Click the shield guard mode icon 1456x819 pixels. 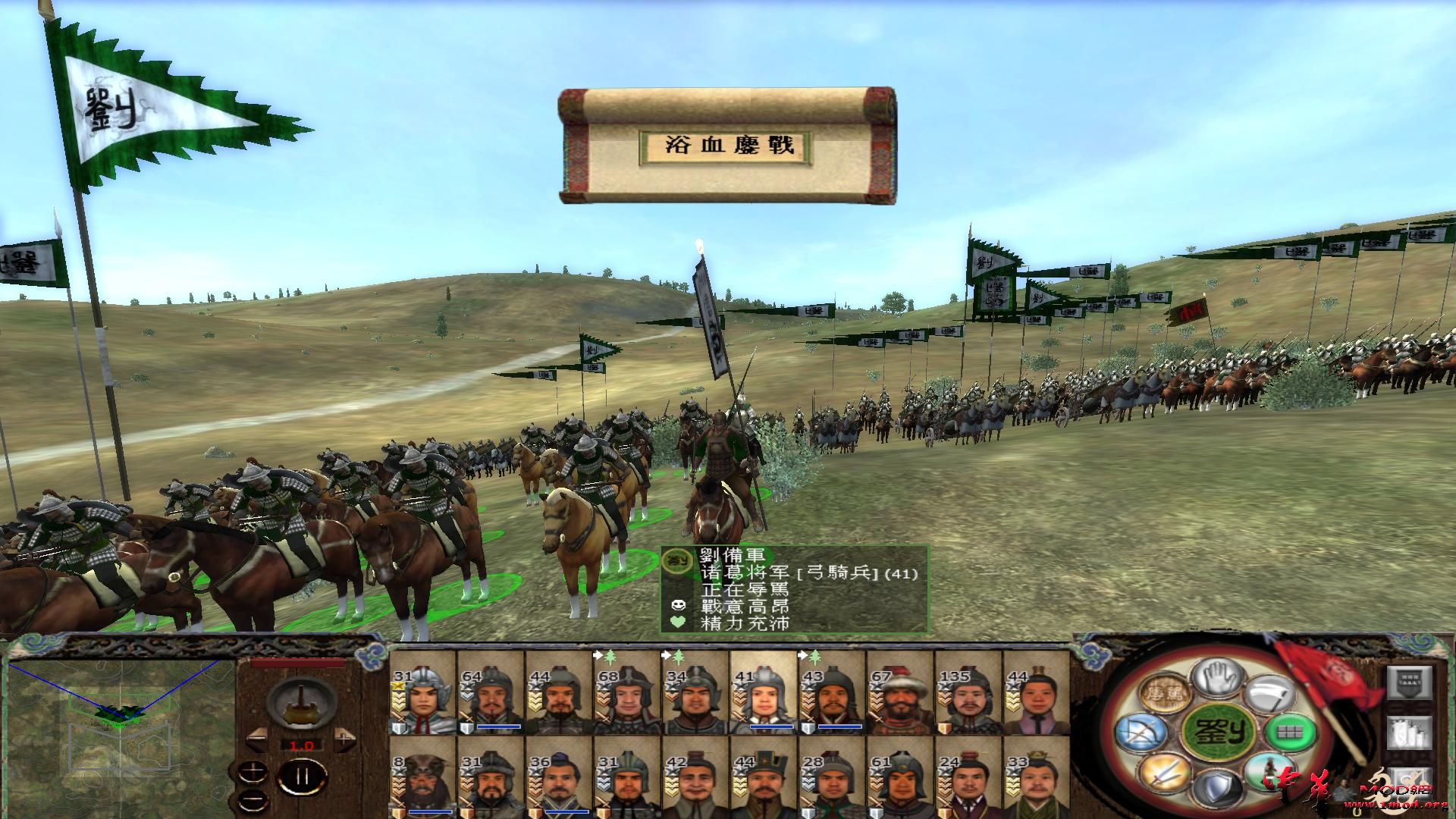tap(1218, 786)
